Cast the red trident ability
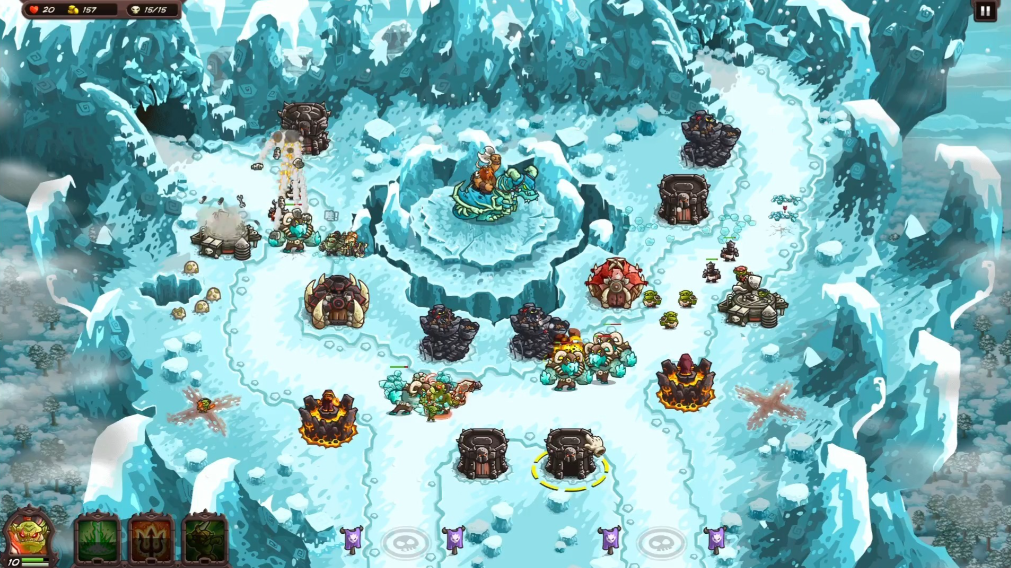1011x568 pixels. pyautogui.click(x=151, y=538)
